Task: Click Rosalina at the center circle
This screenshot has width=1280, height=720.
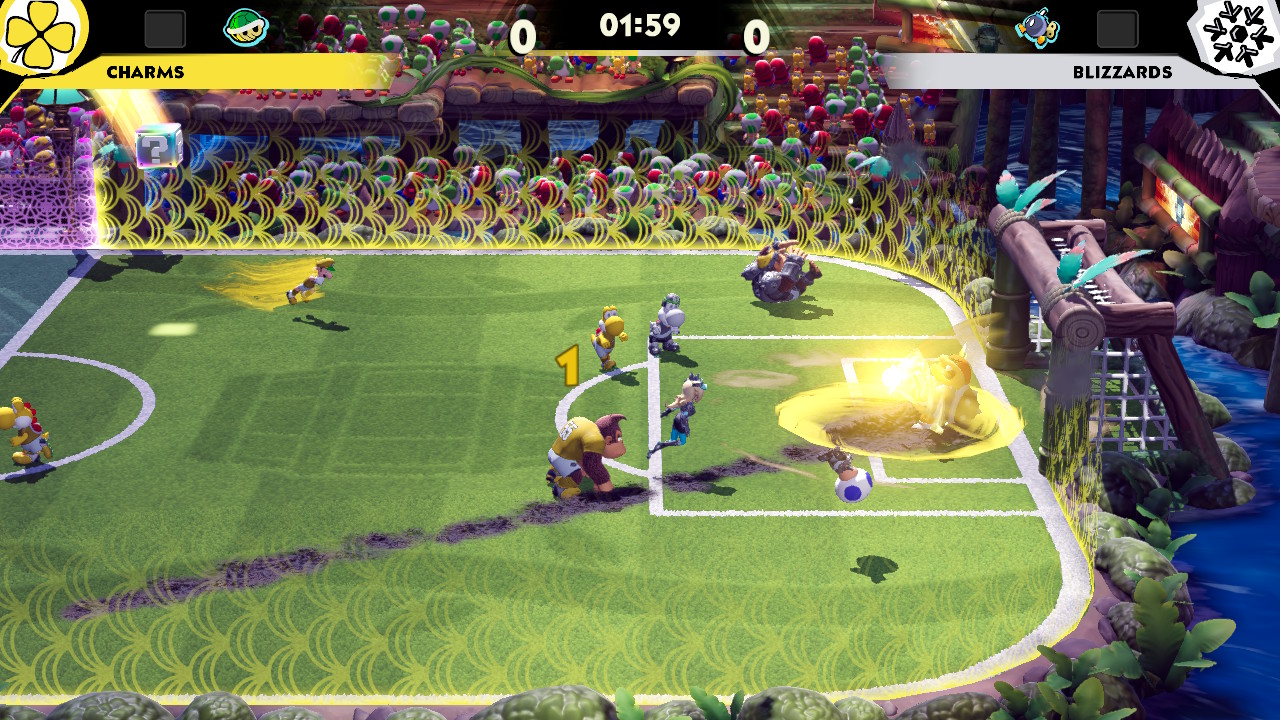Action: (x=688, y=410)
